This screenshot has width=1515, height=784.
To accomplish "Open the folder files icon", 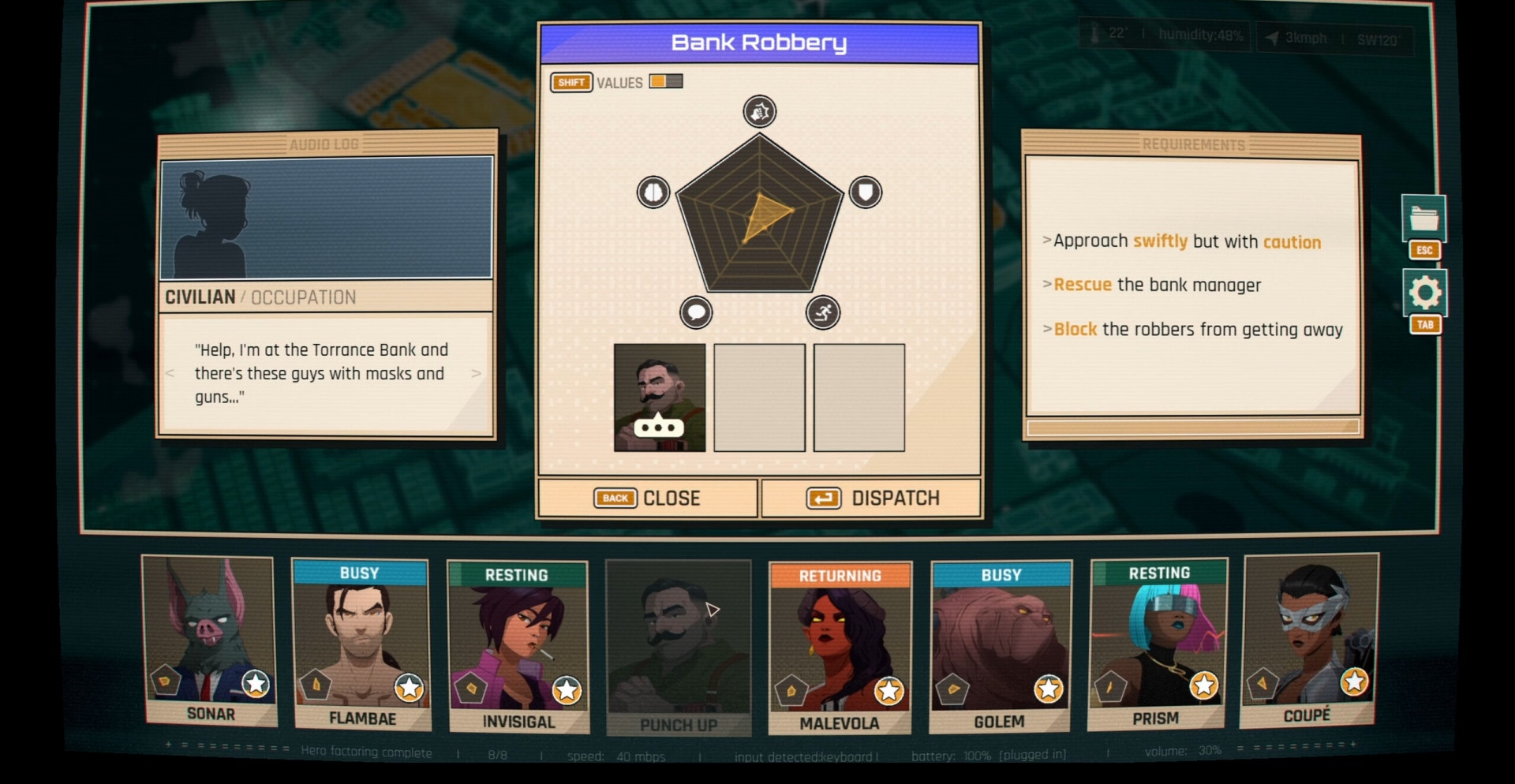I will pyautogui.click(x=1424, y=218).
